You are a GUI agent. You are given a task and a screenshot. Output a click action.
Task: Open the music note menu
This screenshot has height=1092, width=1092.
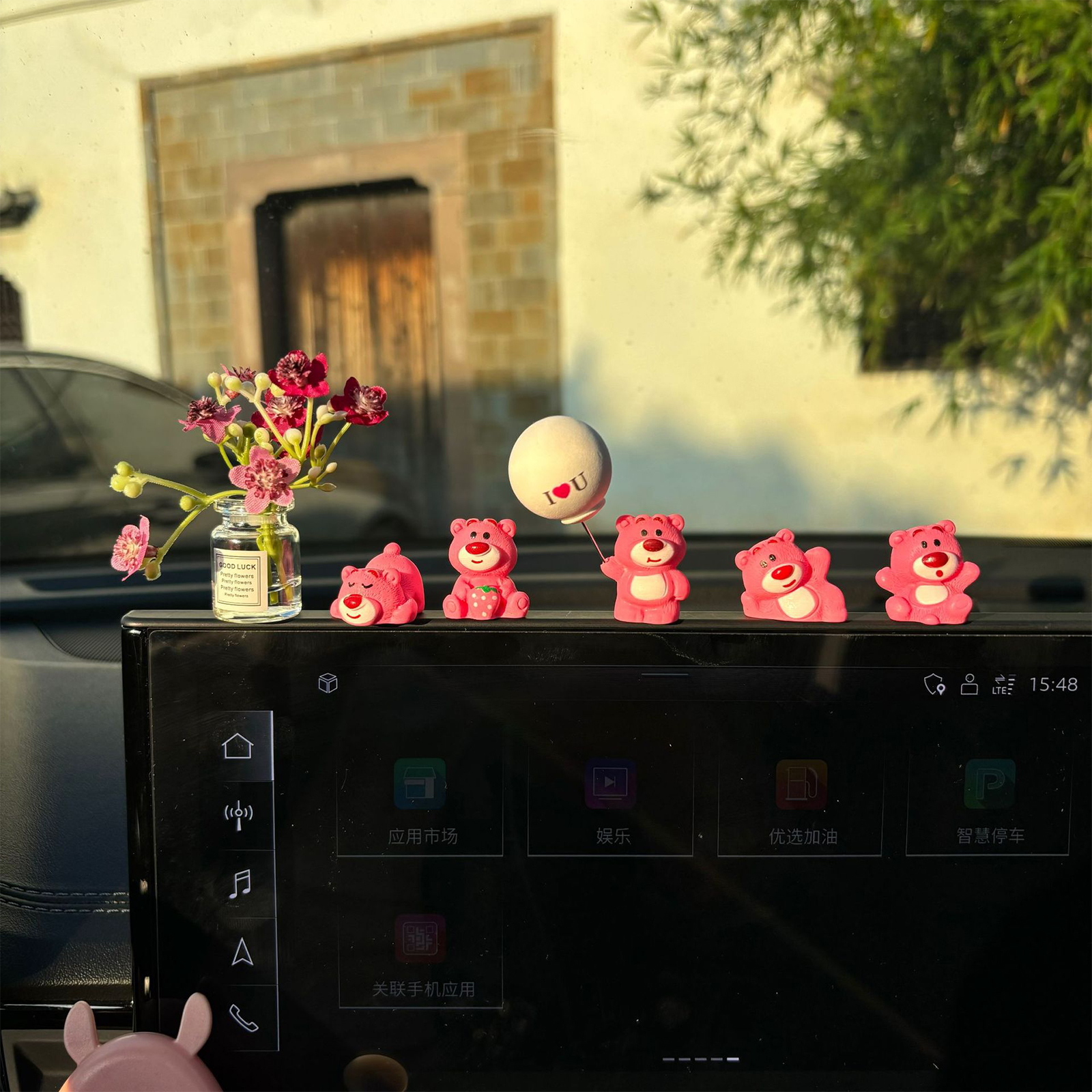[240, 883]
